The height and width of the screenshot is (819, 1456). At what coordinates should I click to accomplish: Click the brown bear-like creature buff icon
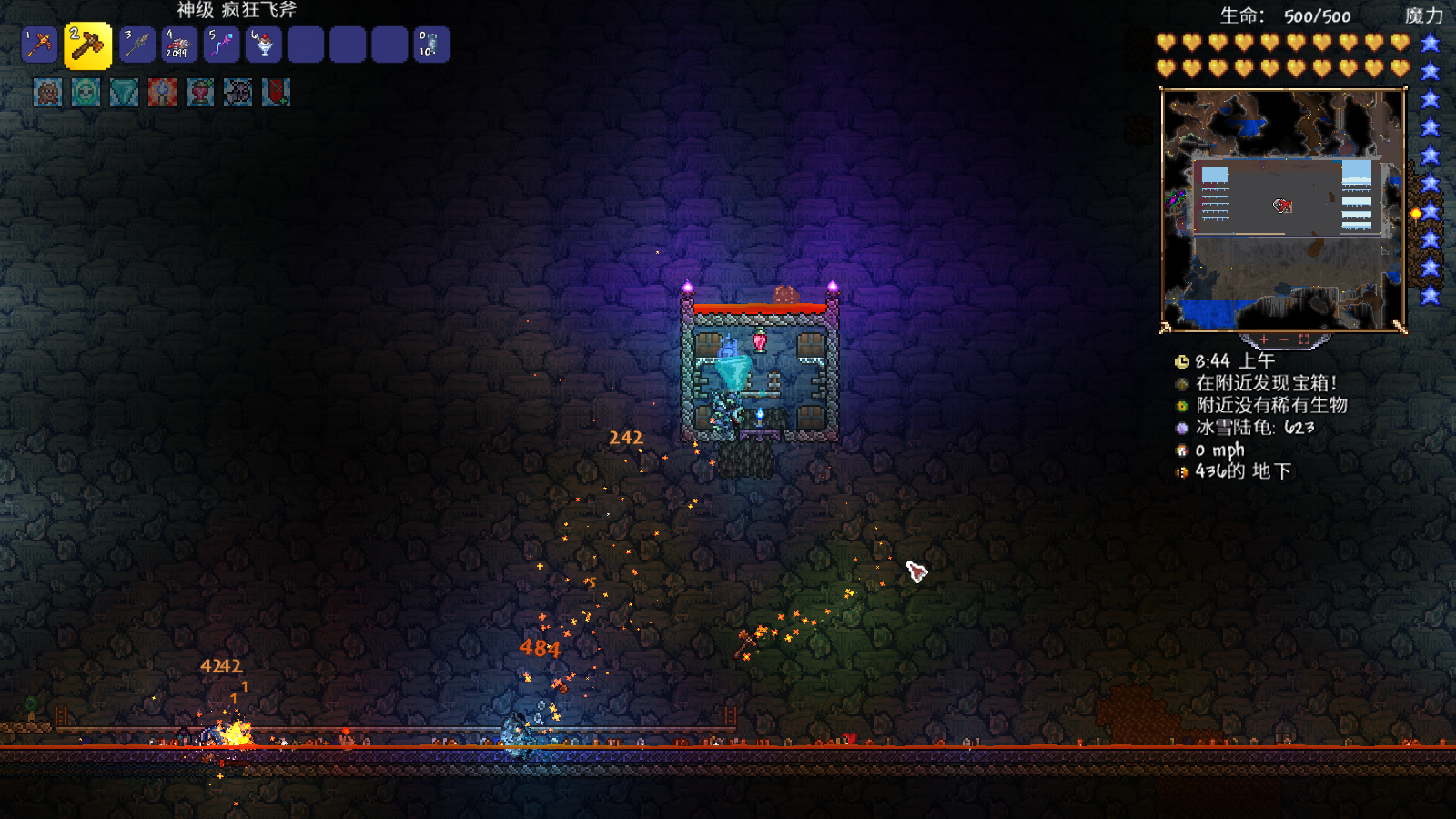(x=47, y=92)
